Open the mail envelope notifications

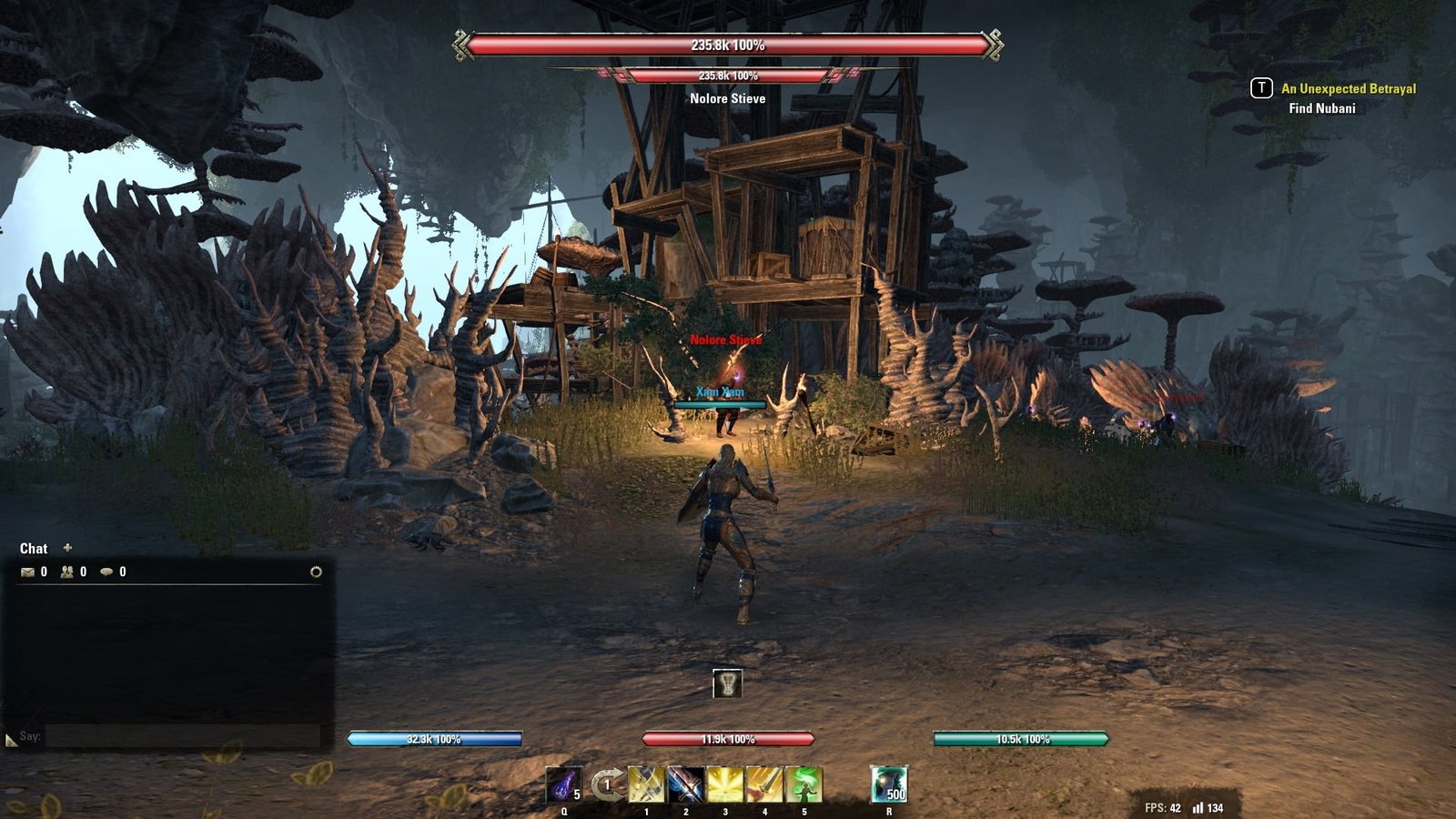click(27, 572)
